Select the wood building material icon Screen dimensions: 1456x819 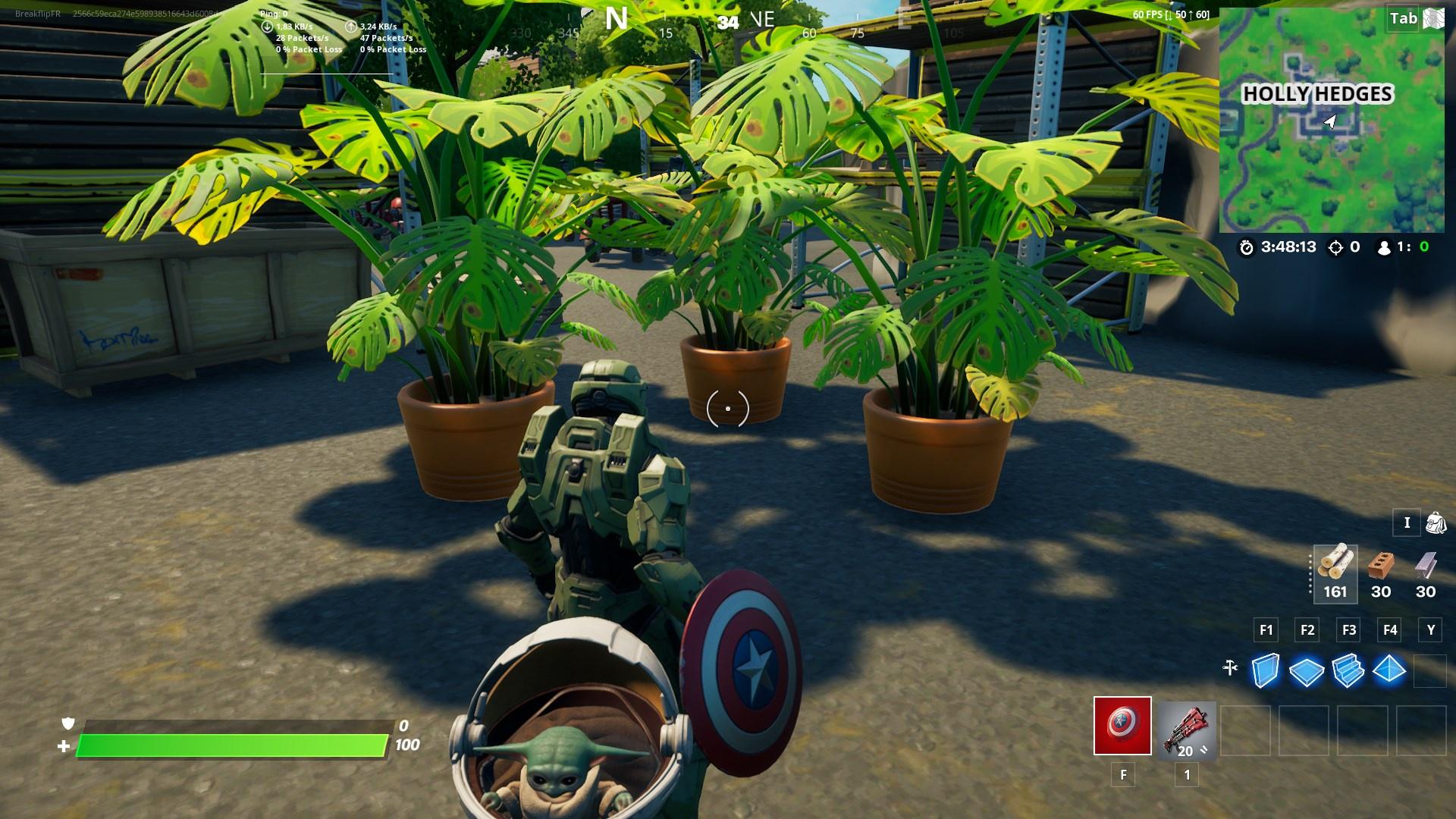[1335, 565]
